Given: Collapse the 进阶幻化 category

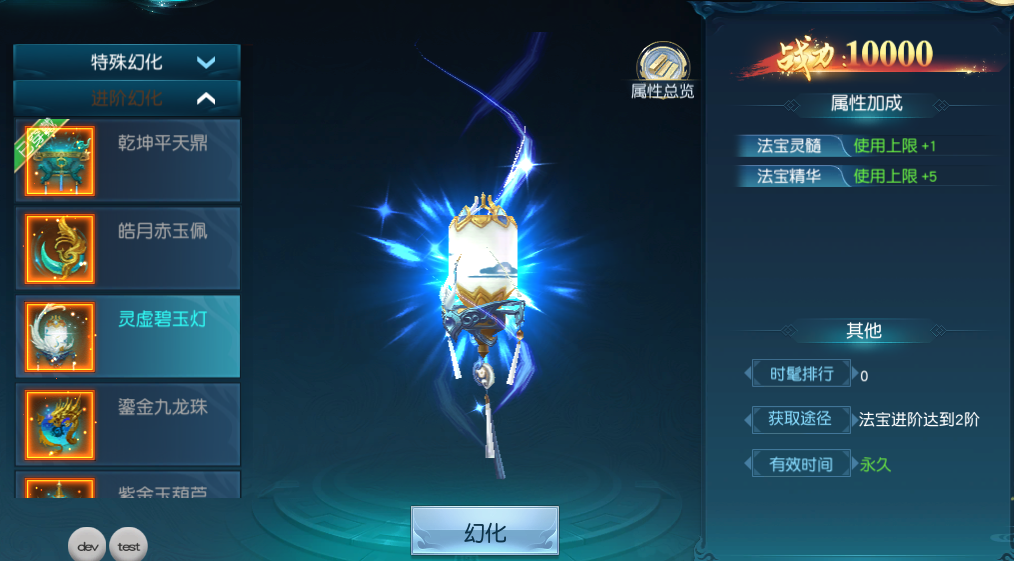Looking at the screenshot, I should (127, 98).
